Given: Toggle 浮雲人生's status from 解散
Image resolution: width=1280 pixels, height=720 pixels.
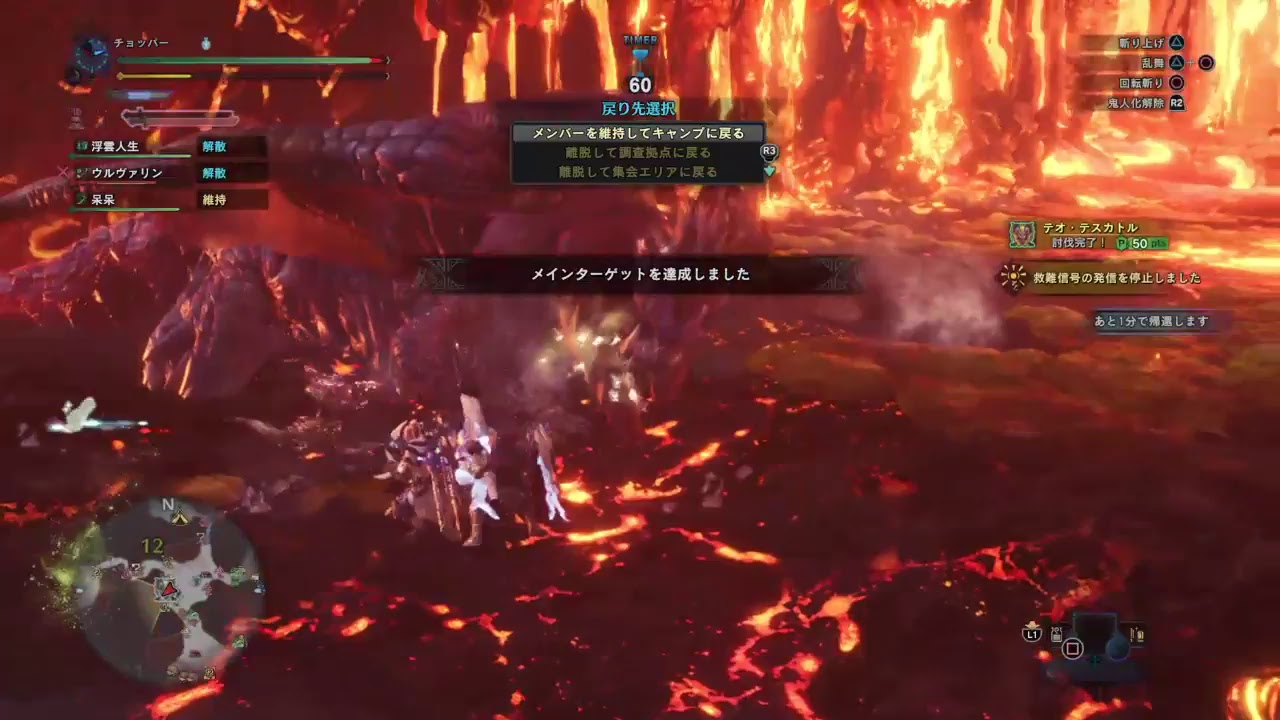Looking at the screenshot, I should click(x=215, y=146).
